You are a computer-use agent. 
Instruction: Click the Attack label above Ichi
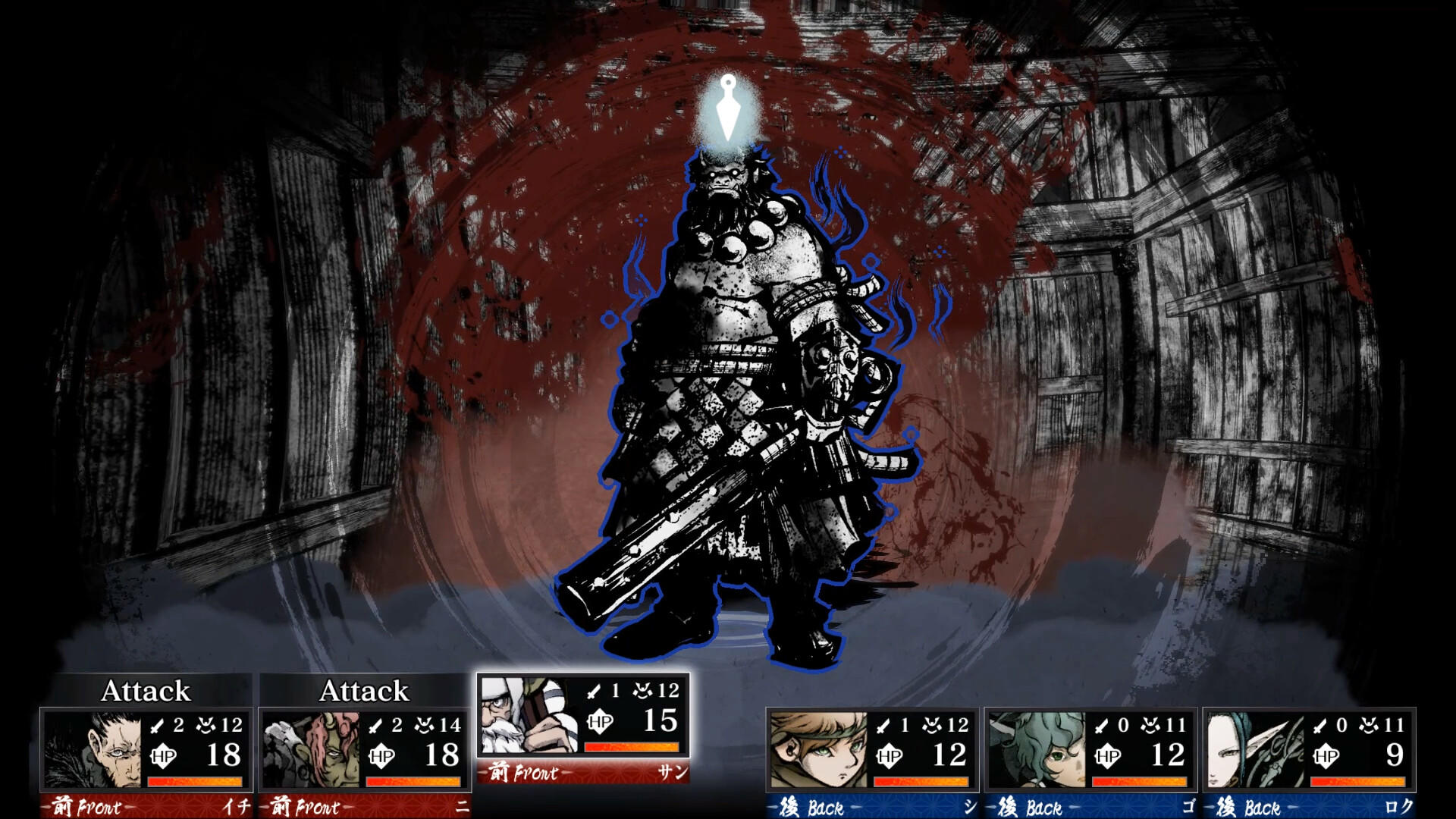click(x=146, y=692)
